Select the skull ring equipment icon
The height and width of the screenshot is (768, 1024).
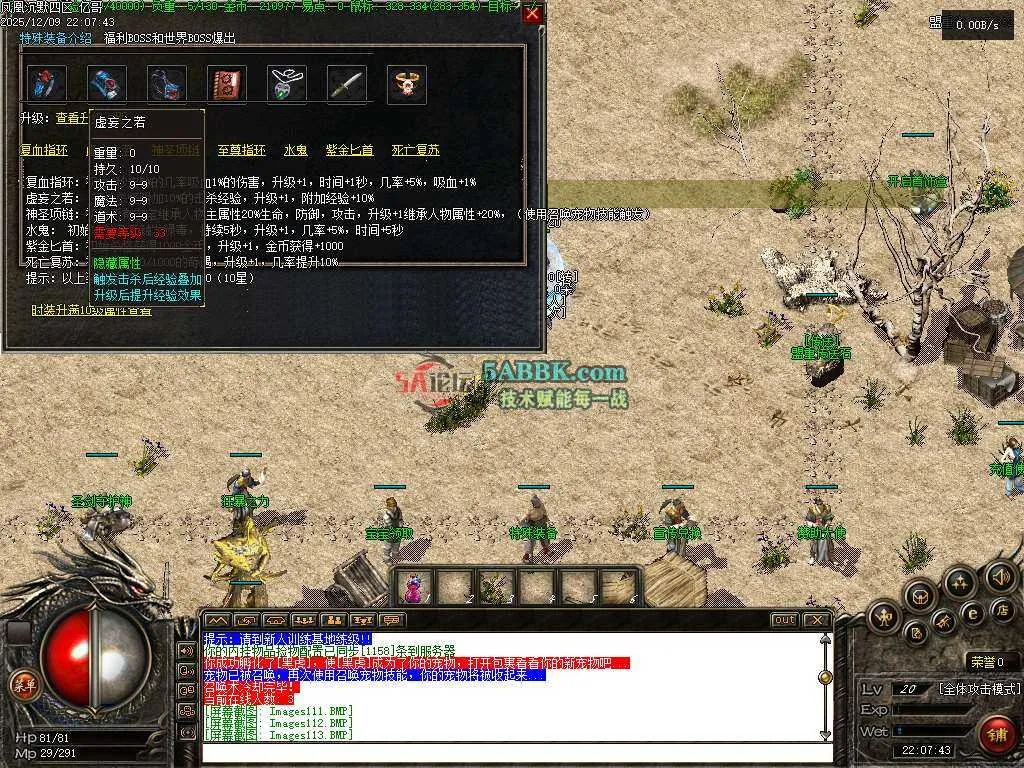[407, 85]
